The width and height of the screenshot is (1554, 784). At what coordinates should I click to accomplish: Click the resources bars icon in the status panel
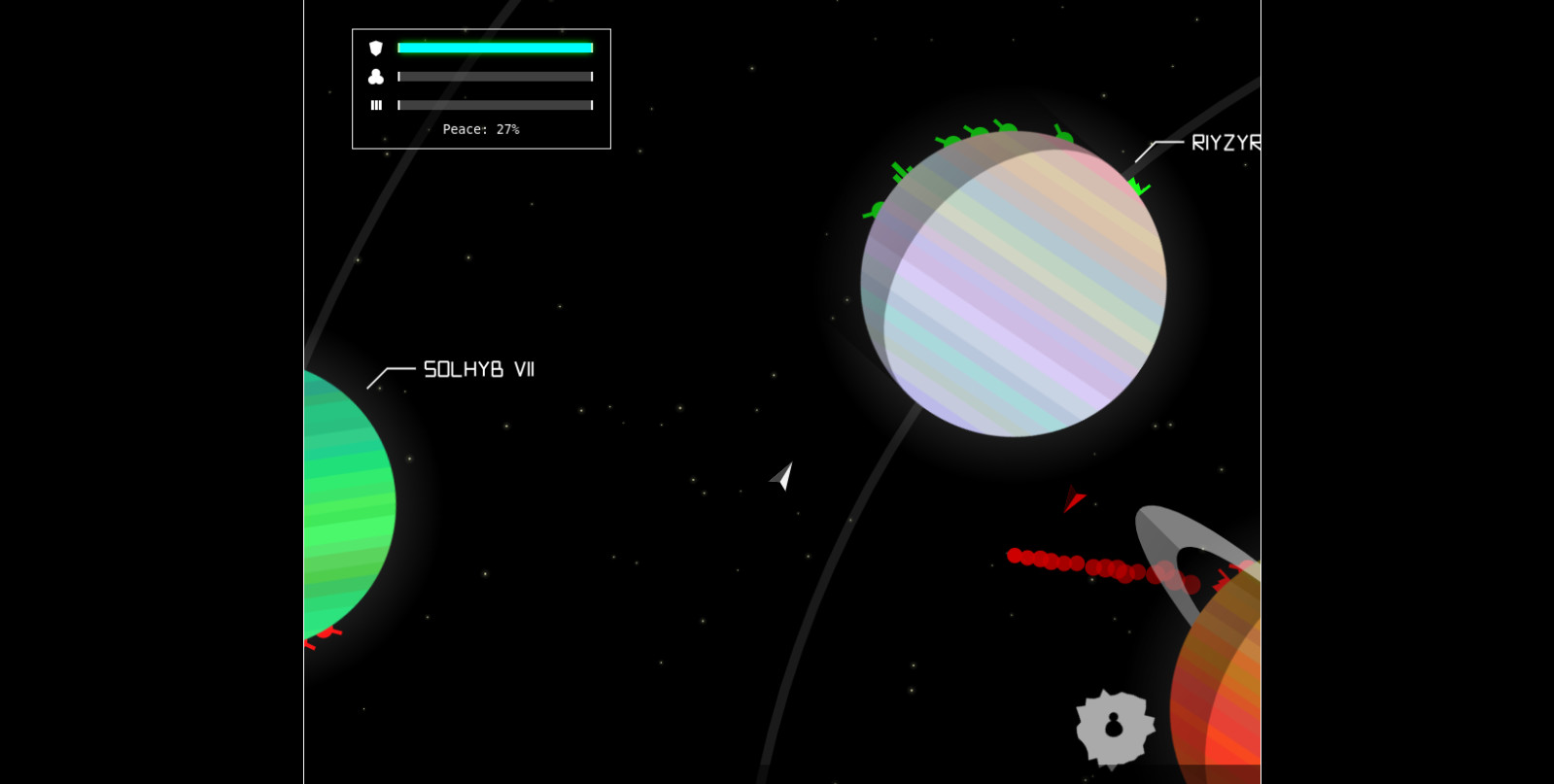click(376, 105)
